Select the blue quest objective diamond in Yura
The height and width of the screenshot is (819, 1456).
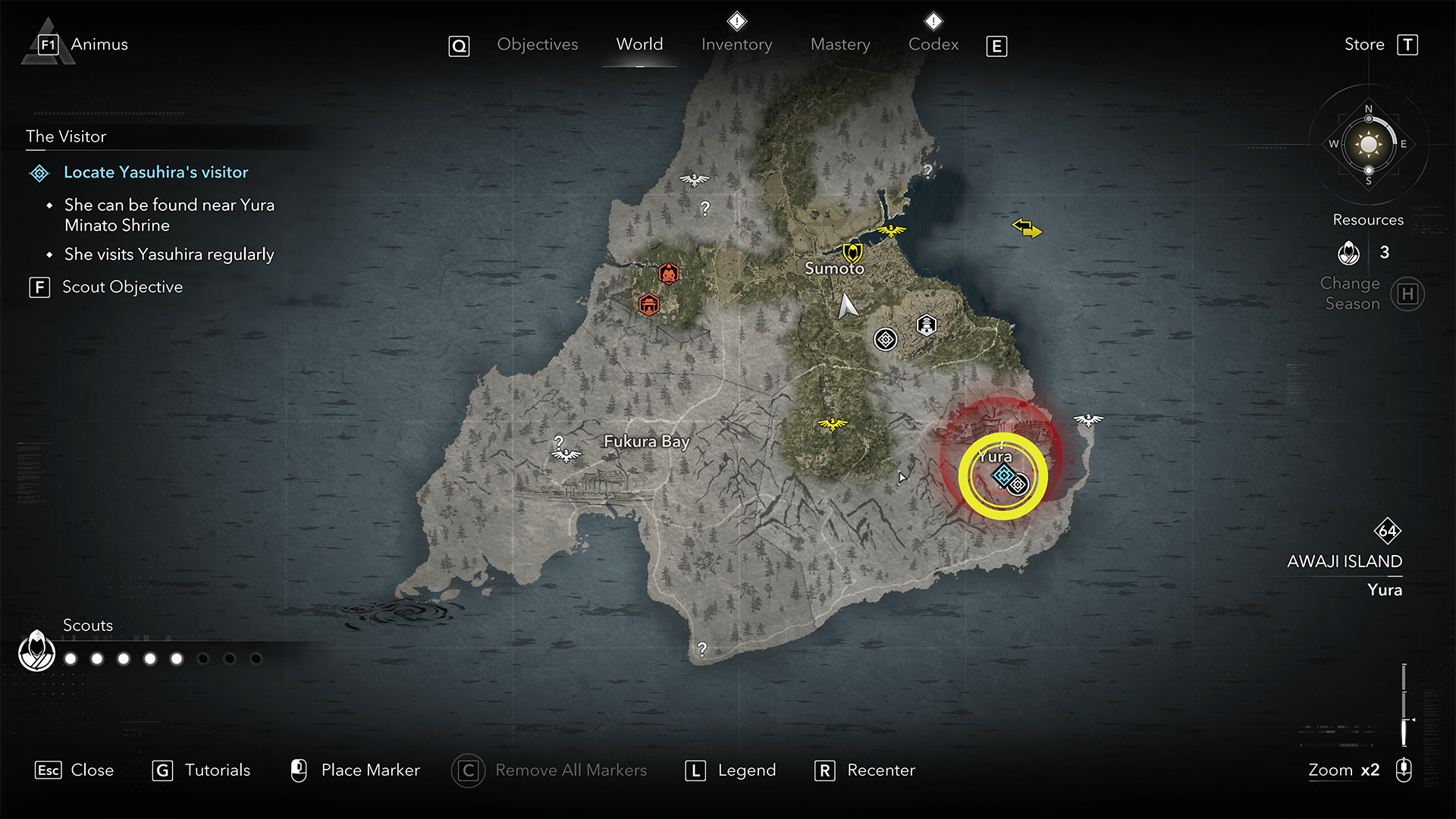coord(1003,475)
